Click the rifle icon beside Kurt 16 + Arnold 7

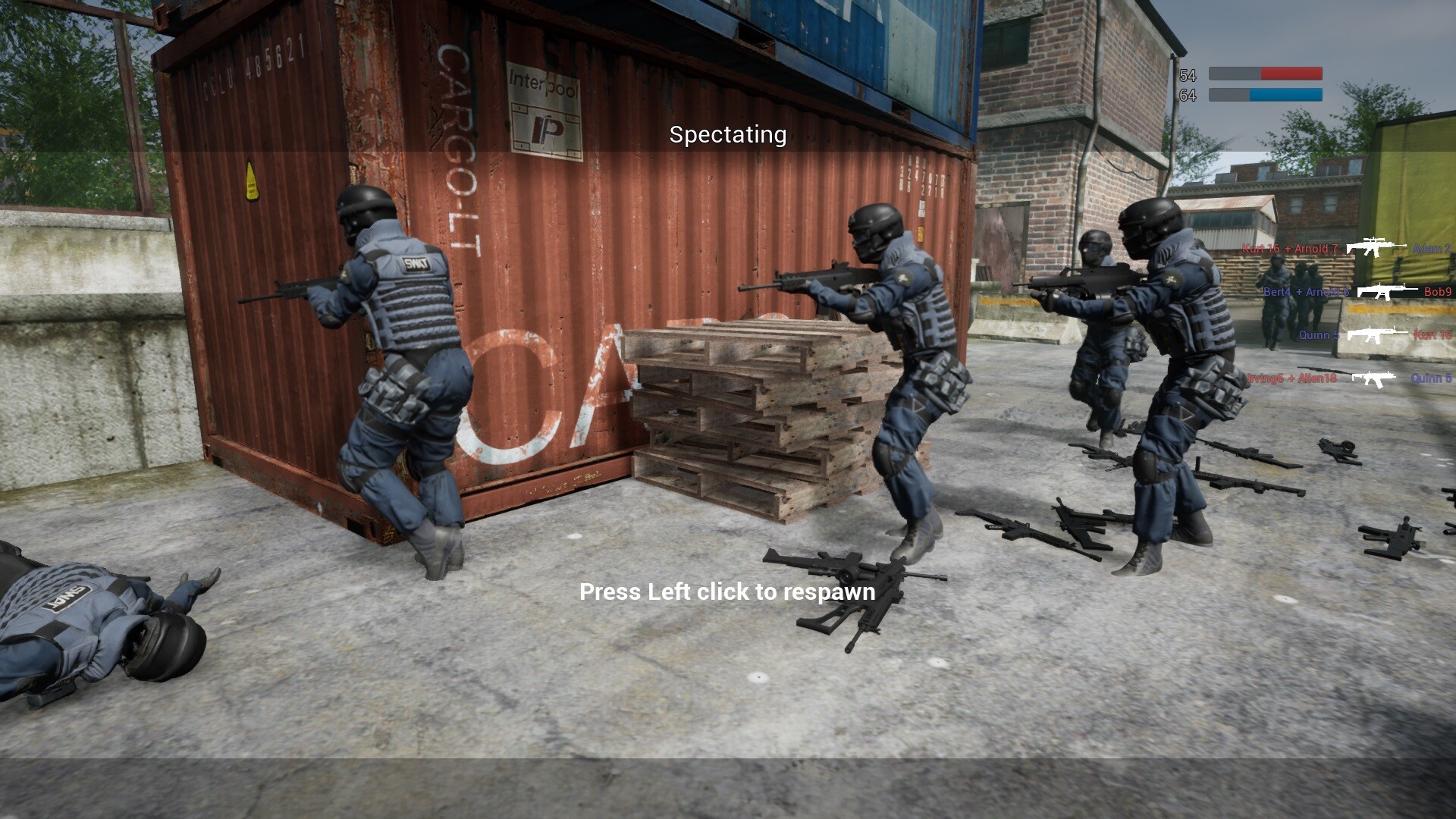point(1376,247)
